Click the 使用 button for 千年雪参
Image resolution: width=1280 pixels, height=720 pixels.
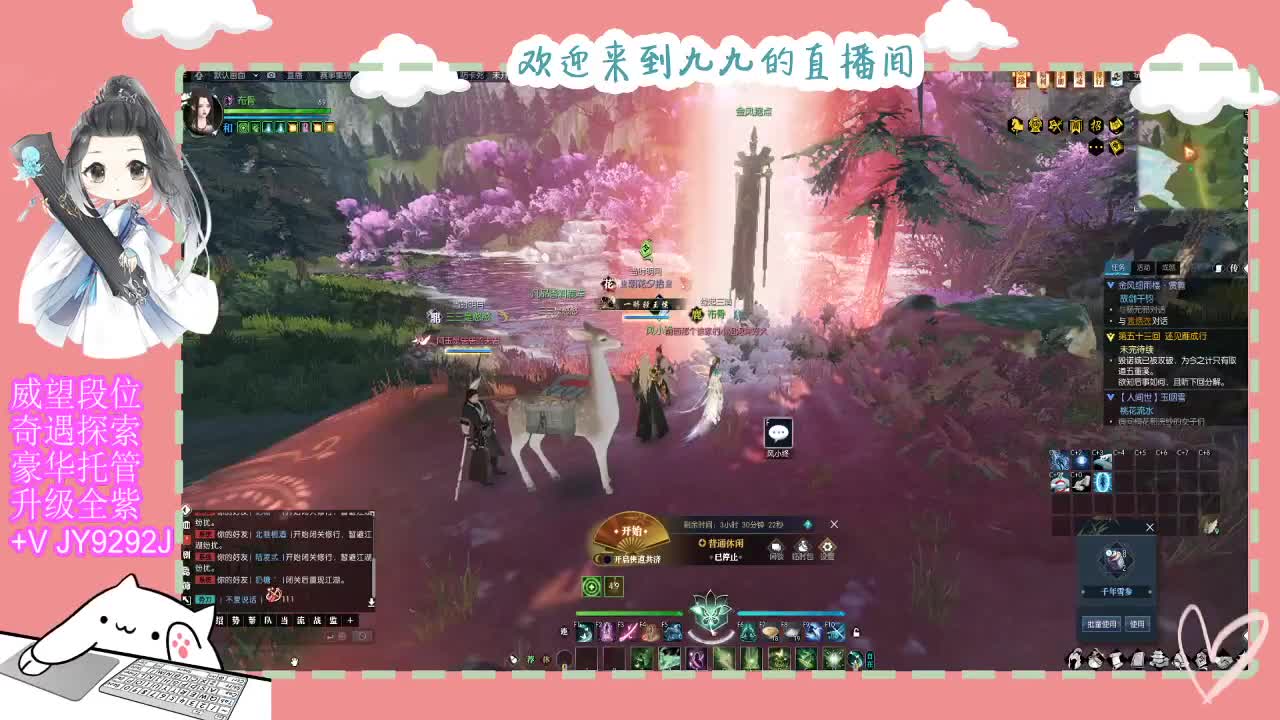tap(1137, 624)
